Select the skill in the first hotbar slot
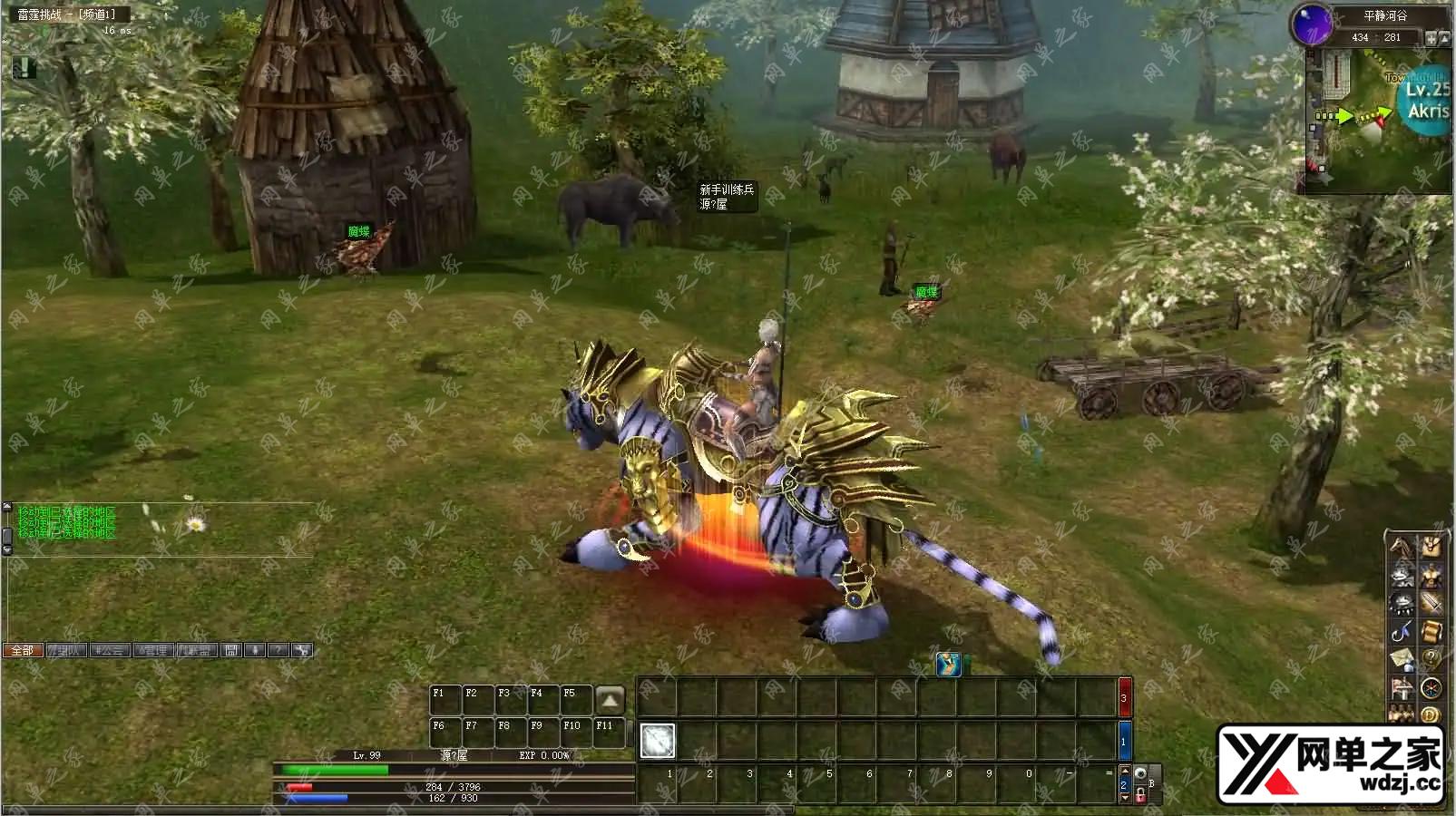 click(x=658, y=741)
